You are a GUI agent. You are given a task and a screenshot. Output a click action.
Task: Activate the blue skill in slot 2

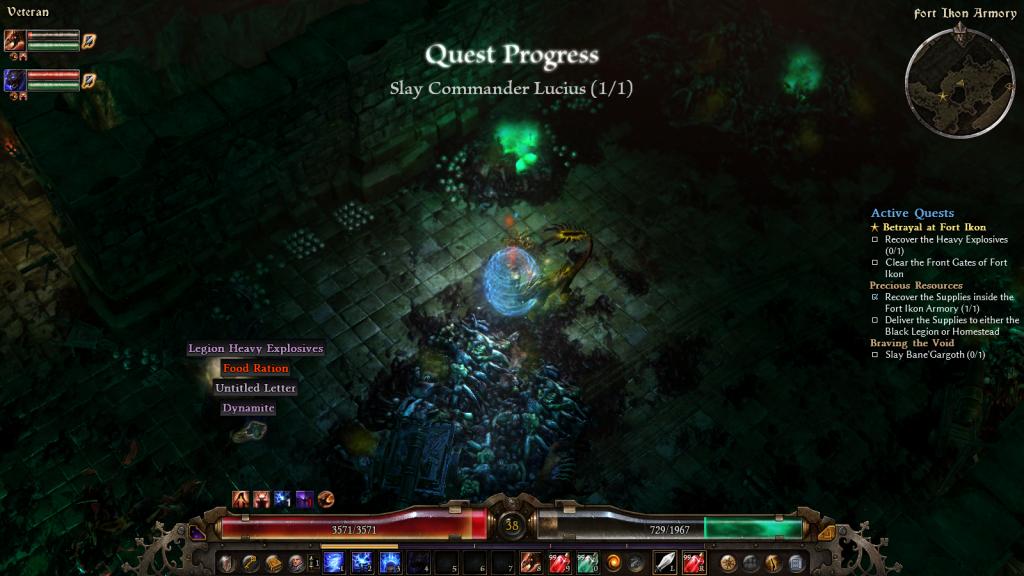point(362,562)
